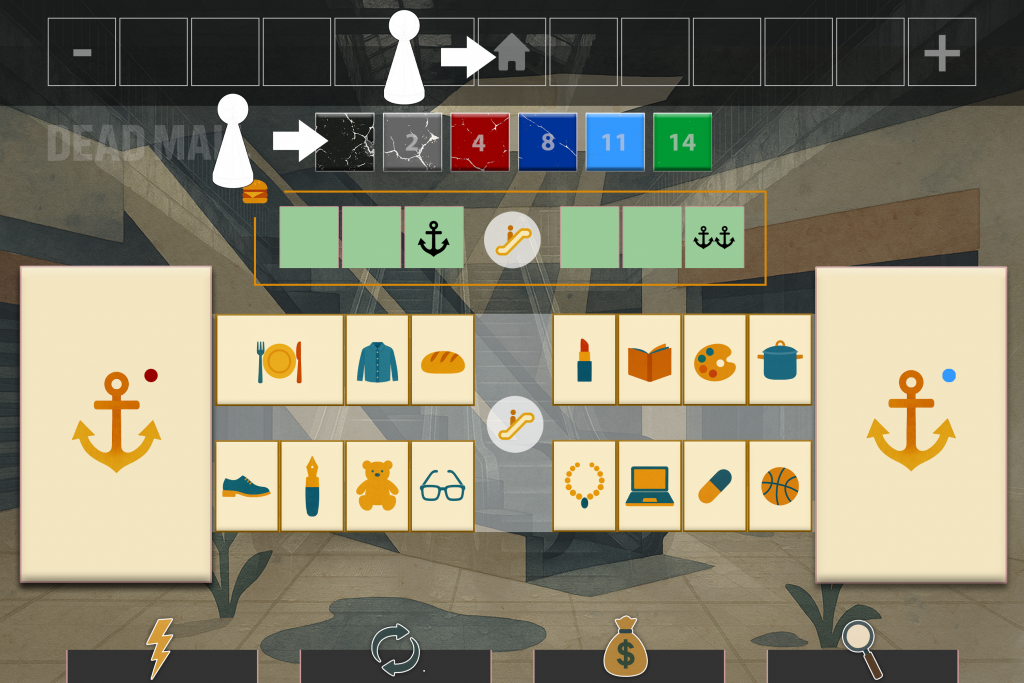The height and width of the screenshot is (683, 1024).
Task: Select the red tile numbered 4
Action: 480,143
